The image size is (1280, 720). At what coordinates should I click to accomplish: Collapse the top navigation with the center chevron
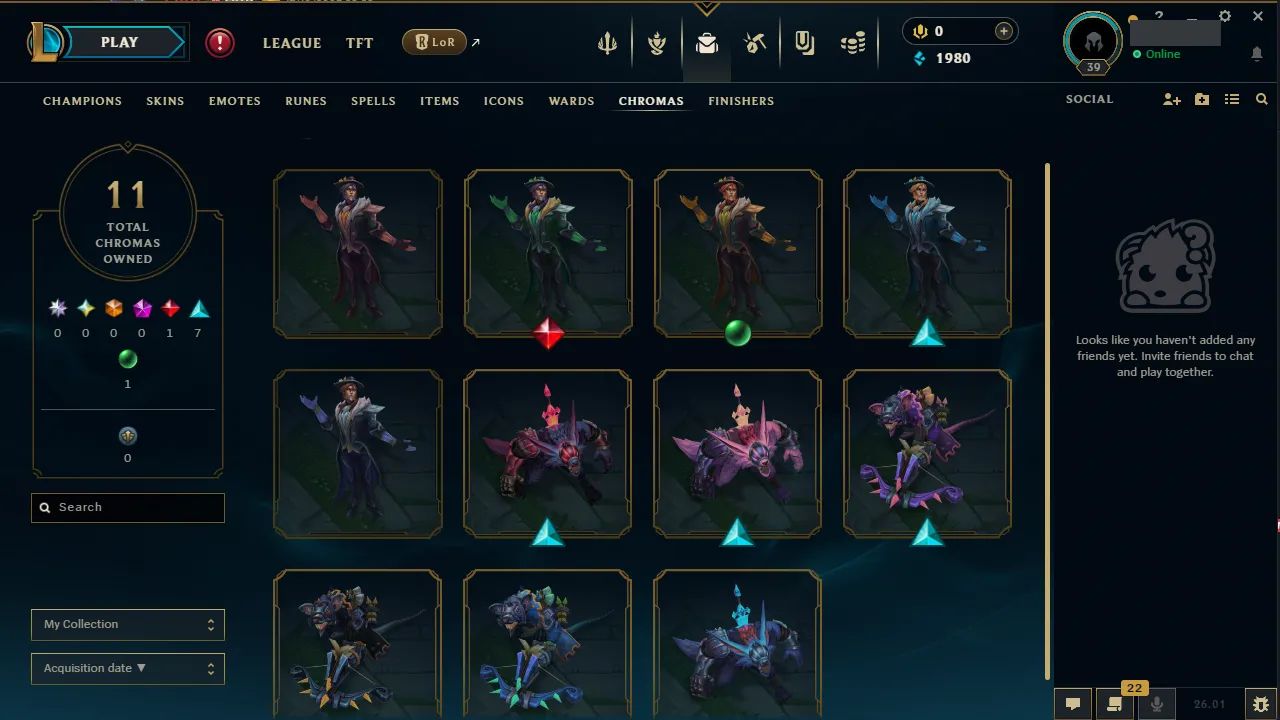click(707, 6)
